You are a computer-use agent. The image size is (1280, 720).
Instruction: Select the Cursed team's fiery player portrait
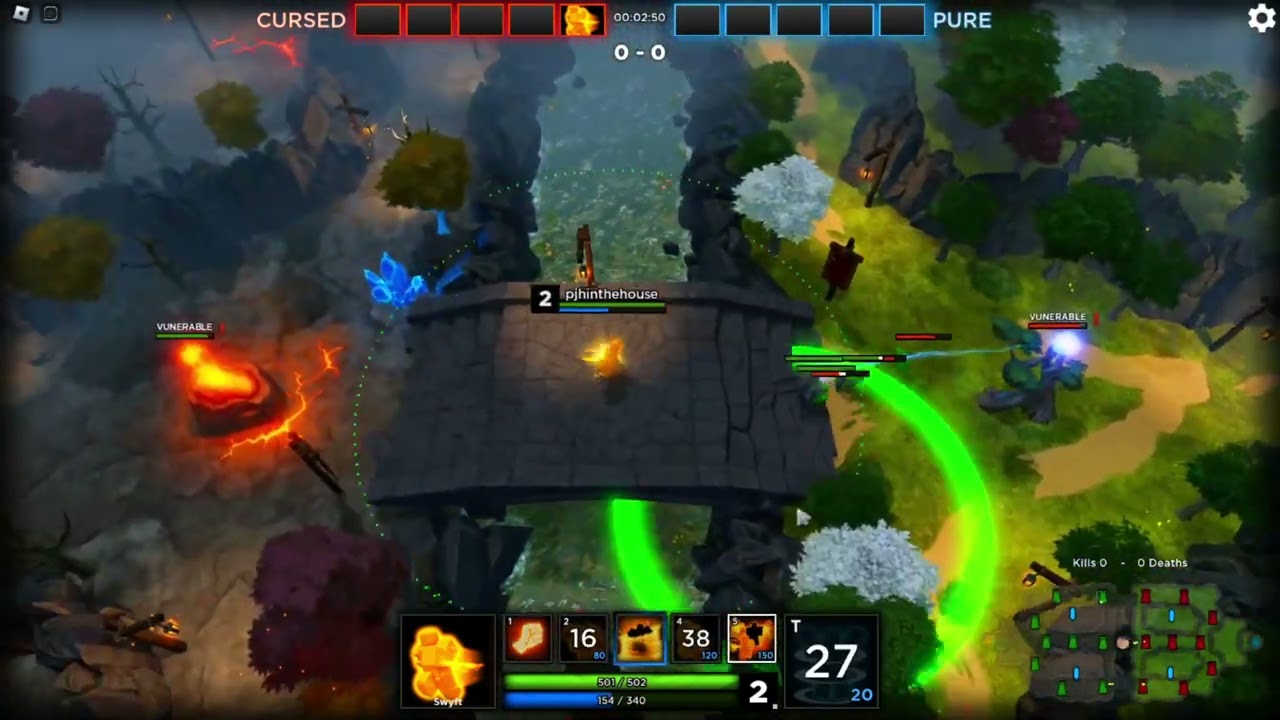click(582, 20)
